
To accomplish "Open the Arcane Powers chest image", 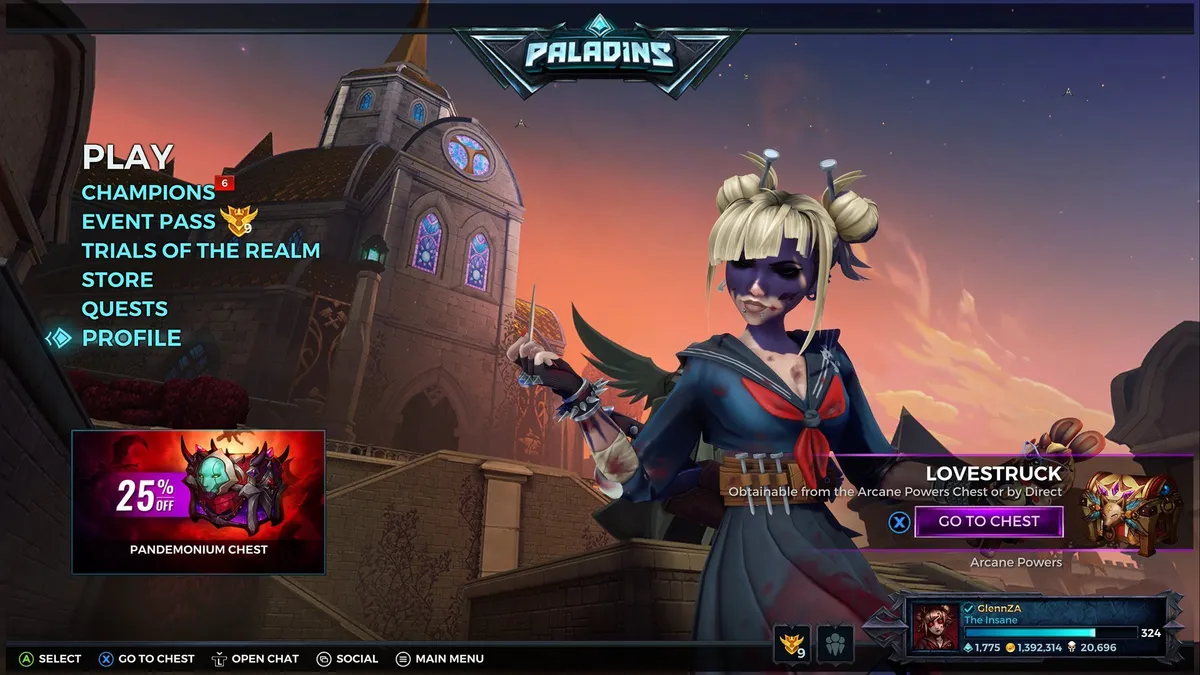I will coord(1118,511).
